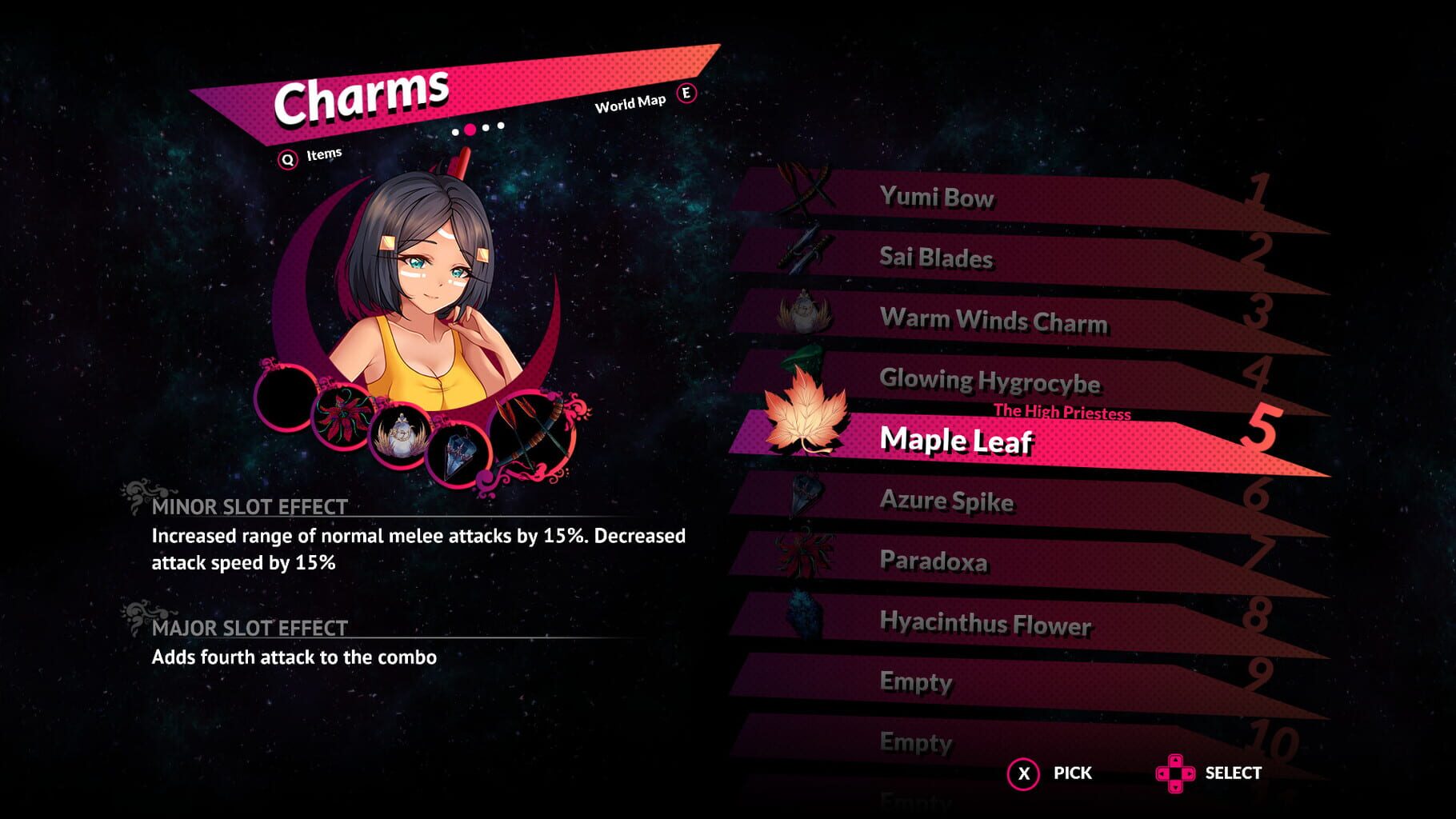Select the Empty slot numbered 9

[x=914, y=682]
